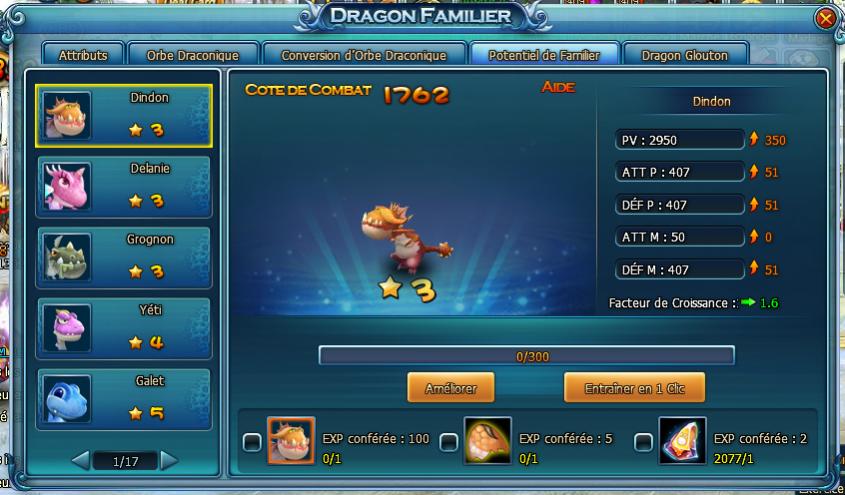Select the Dindon pet in the list
The image size is (845, 495).
(x=124, y=116)
